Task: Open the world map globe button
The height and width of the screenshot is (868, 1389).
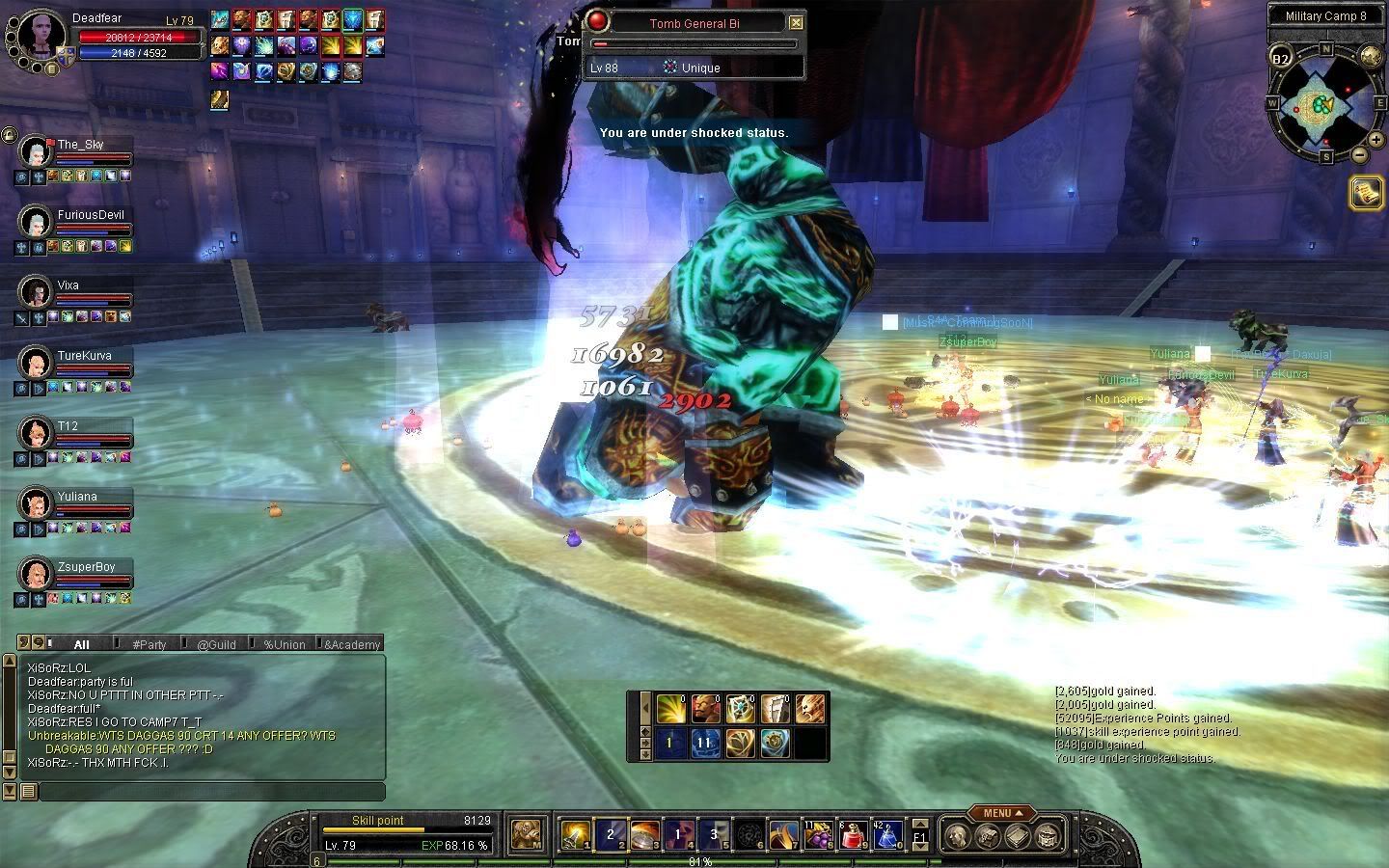Action: point(1370,56)
